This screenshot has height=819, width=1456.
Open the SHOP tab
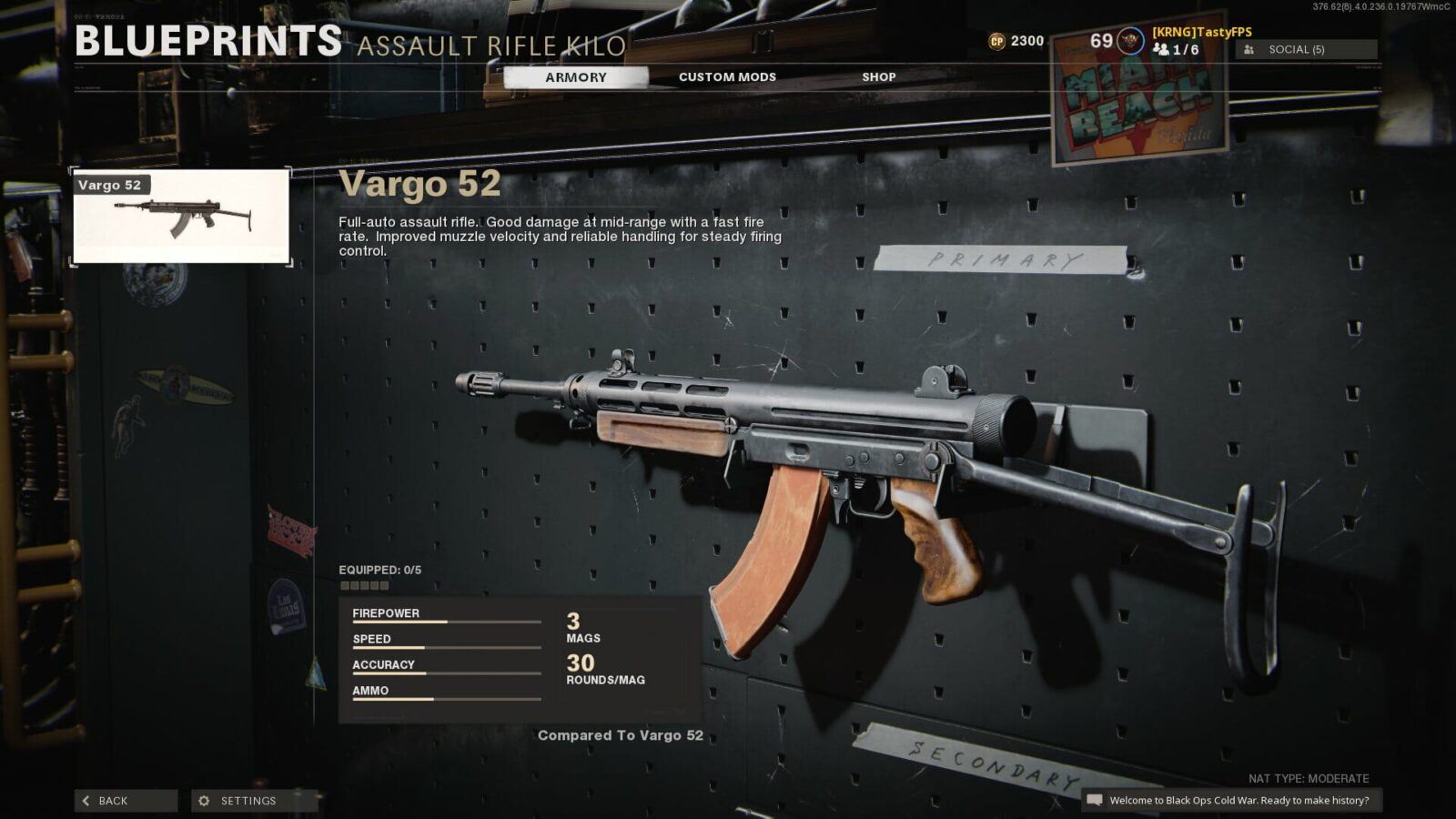click(x=877, y=77)
